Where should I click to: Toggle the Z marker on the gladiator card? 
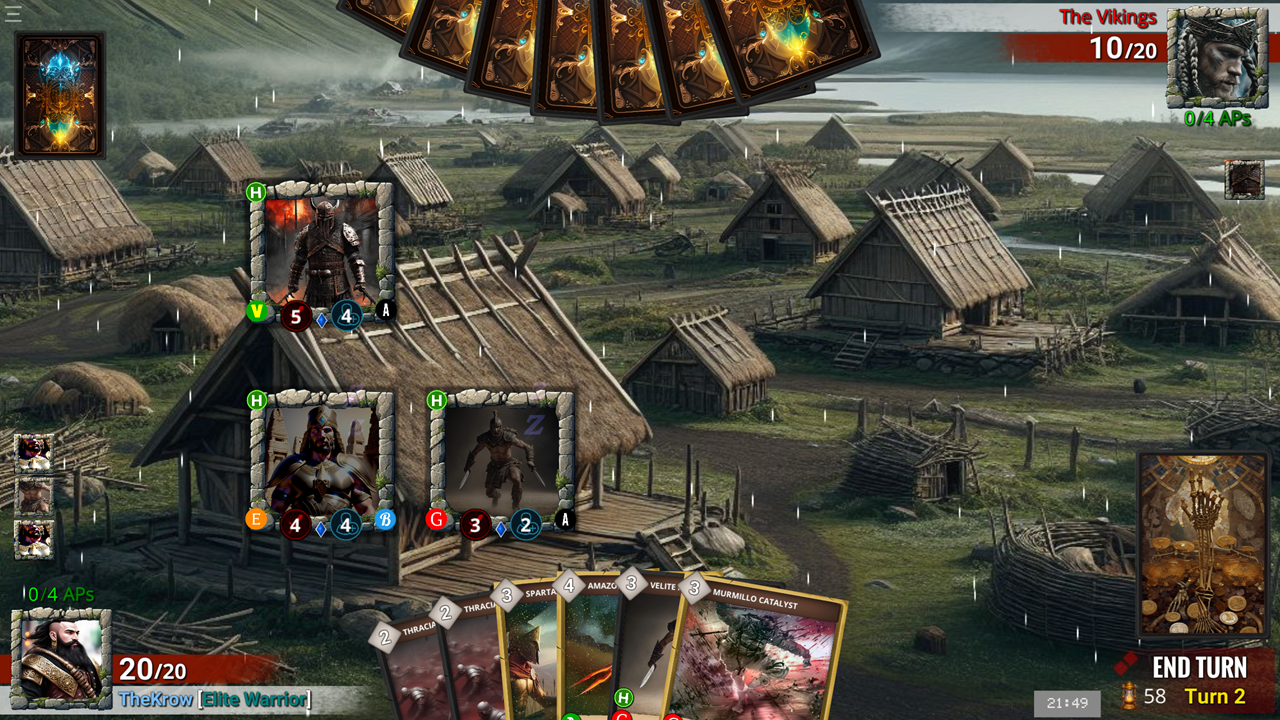[x=533, y=423]
